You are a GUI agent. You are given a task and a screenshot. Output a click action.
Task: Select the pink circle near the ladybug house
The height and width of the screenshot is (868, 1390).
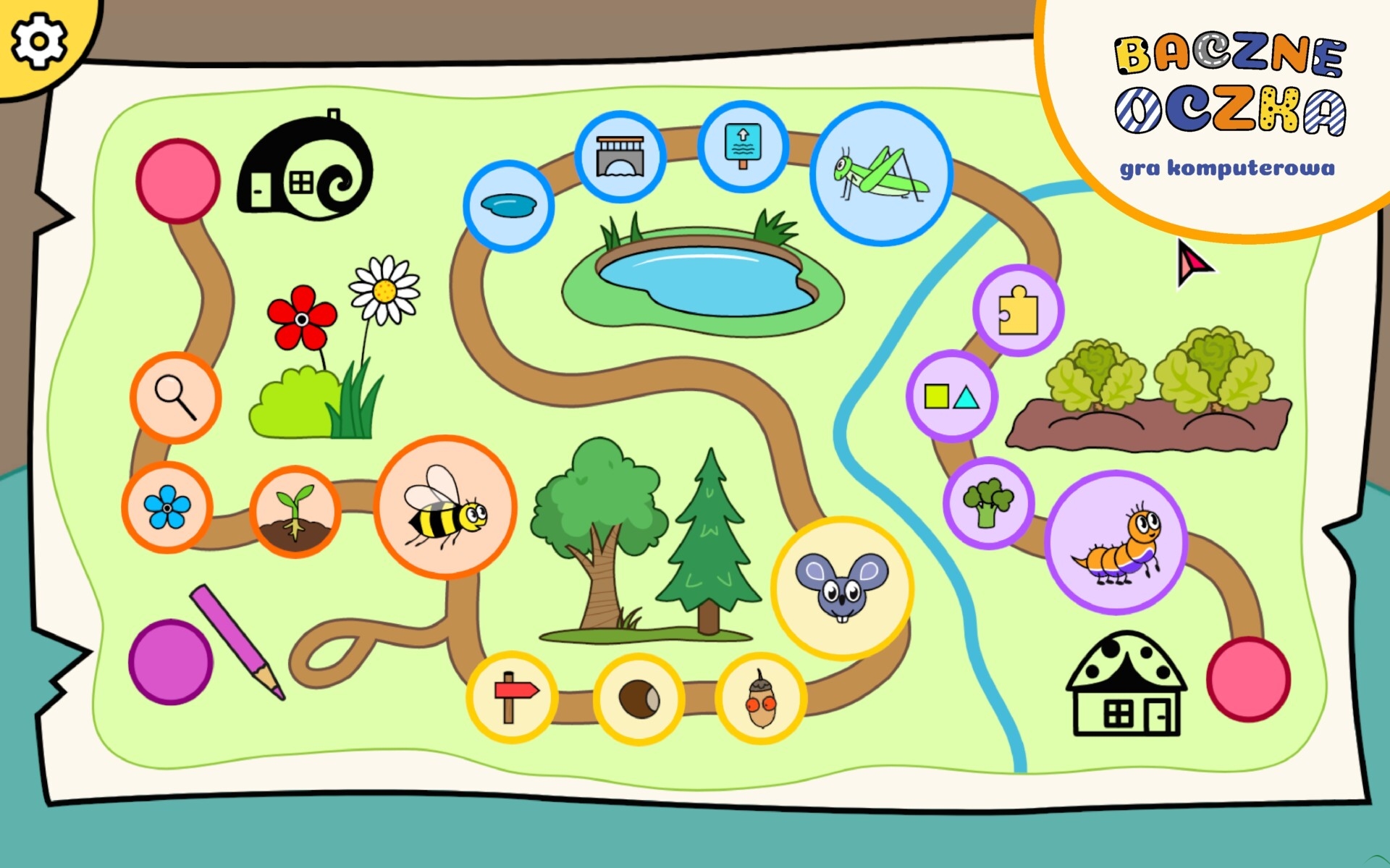[x=1248, y=679]
